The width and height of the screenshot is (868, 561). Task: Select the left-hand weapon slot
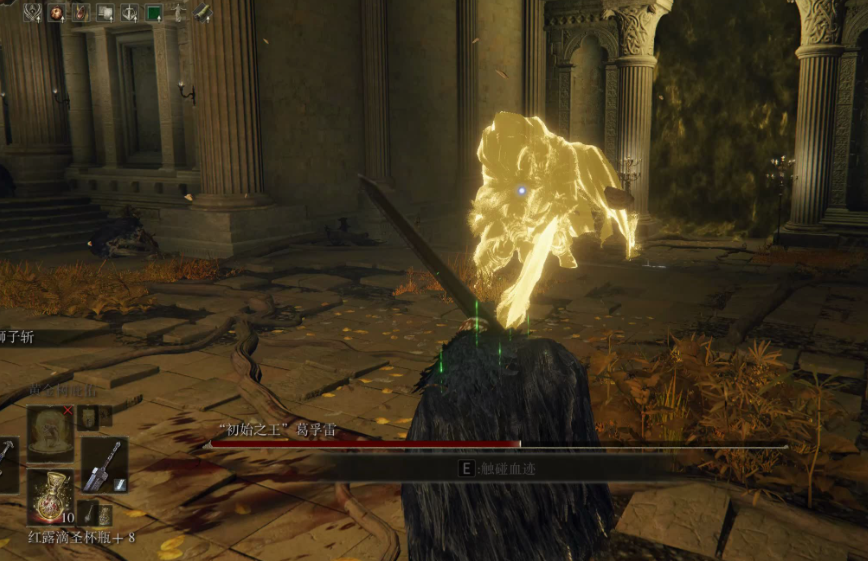(6, 465)
